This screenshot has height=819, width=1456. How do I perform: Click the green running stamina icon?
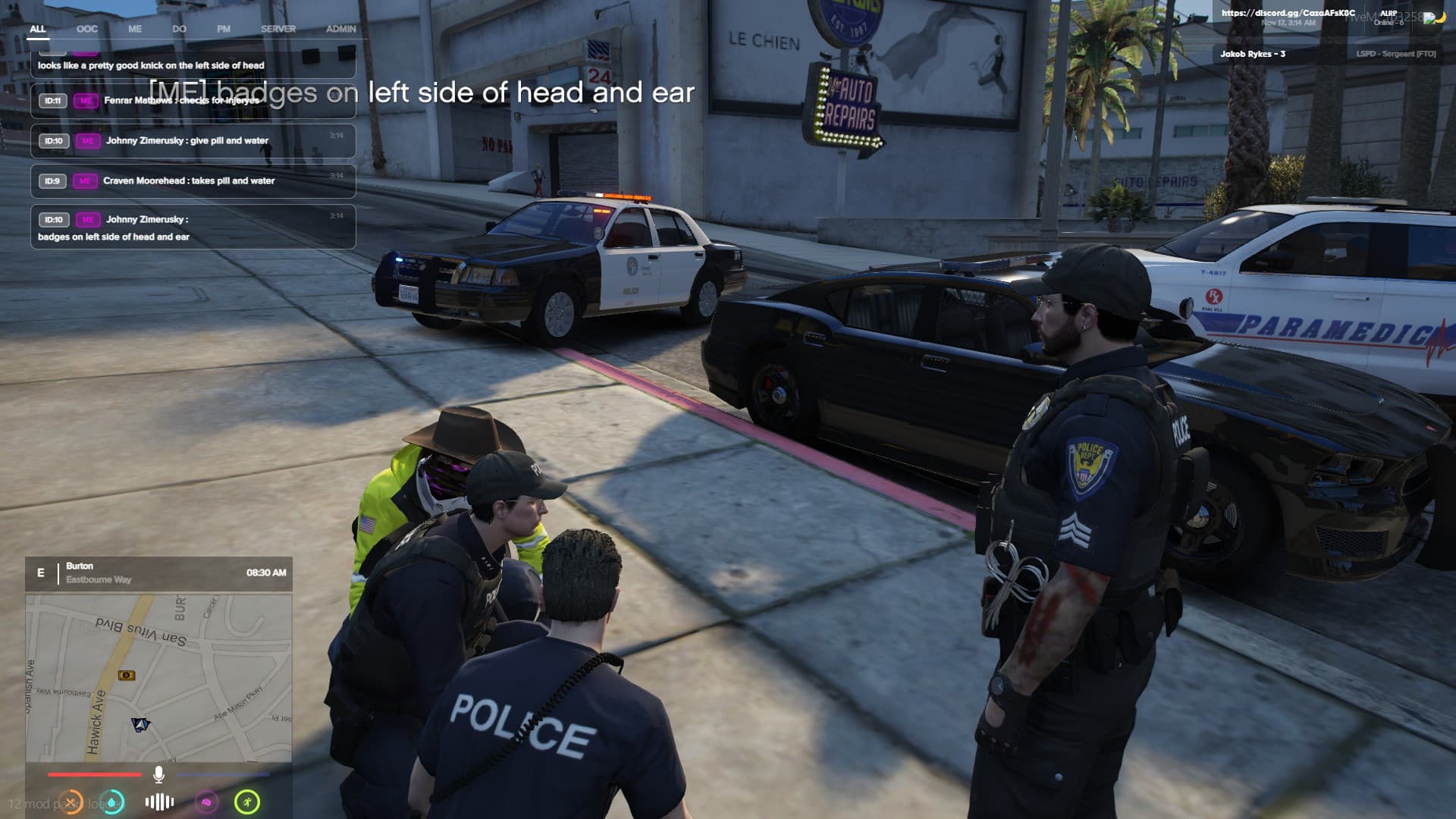247,802
